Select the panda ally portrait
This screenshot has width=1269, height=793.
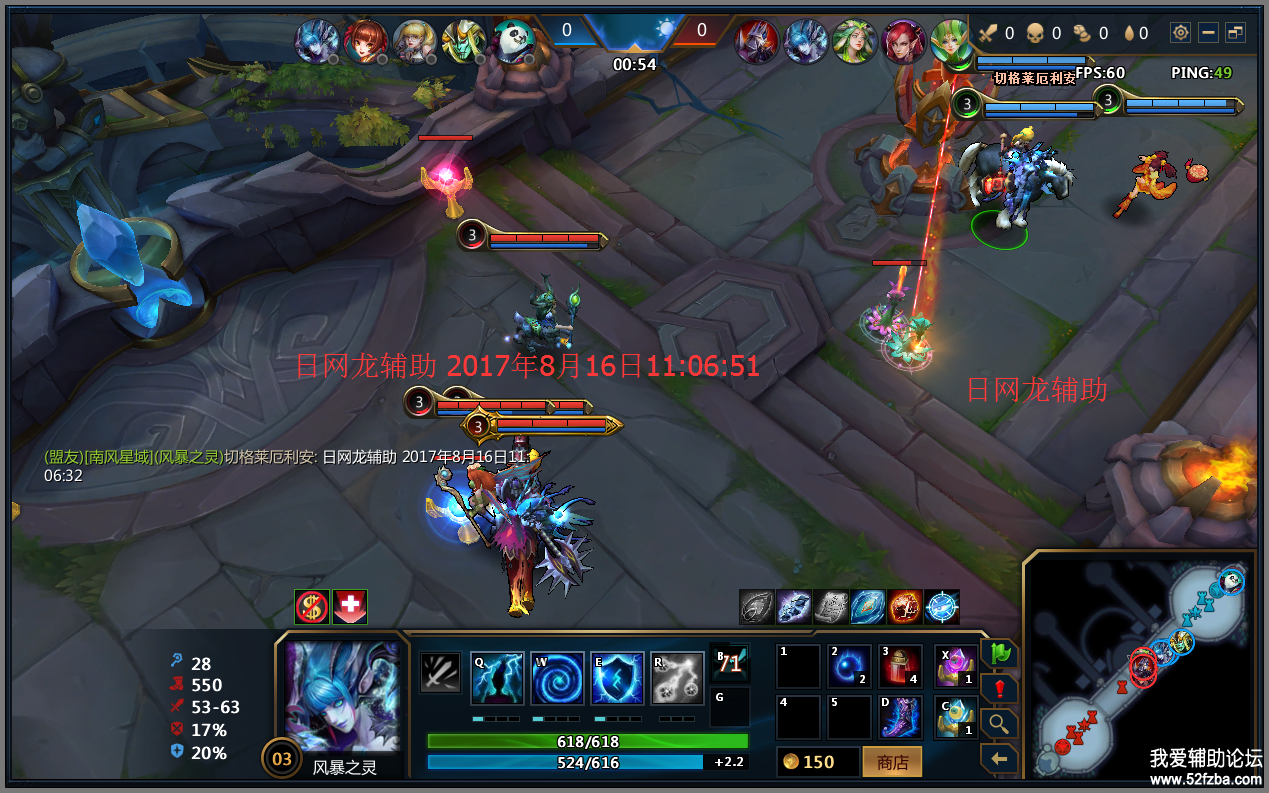(x=513, y=42)
